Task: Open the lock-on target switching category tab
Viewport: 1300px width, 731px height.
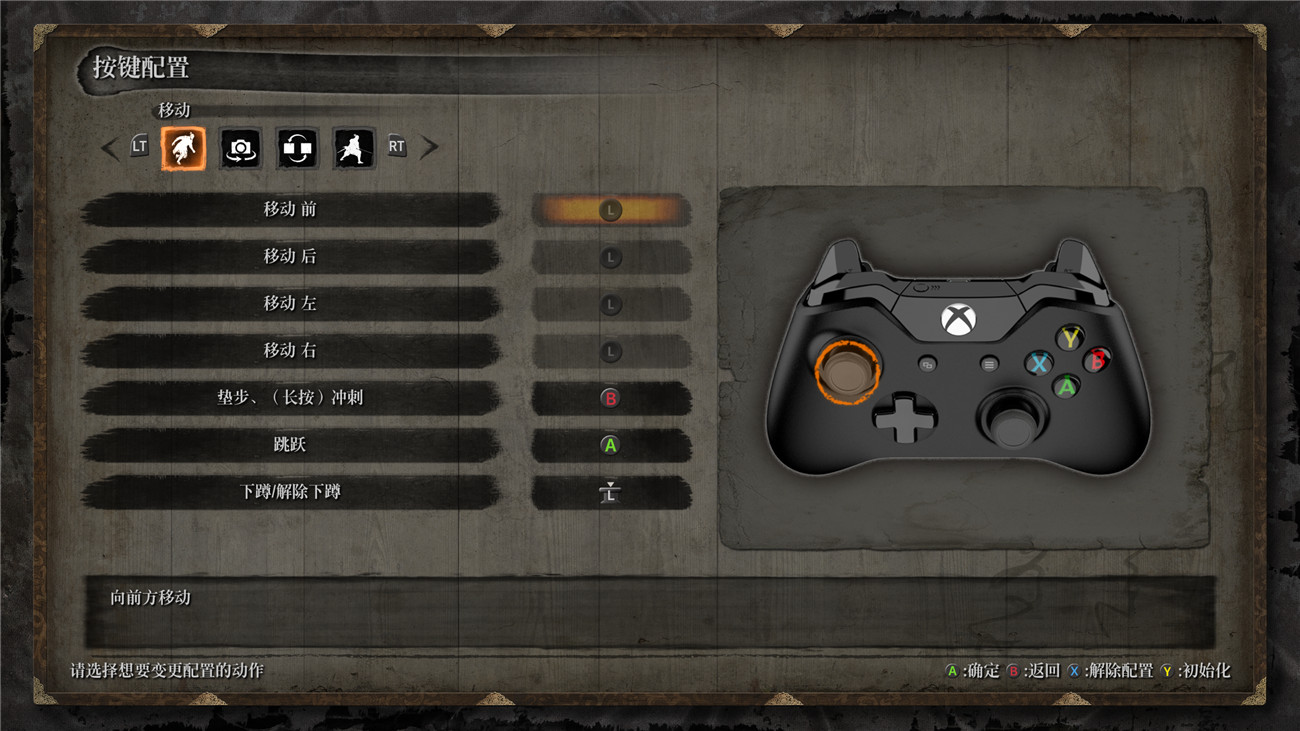Action: pyautogui.click(x=297, y=148)
